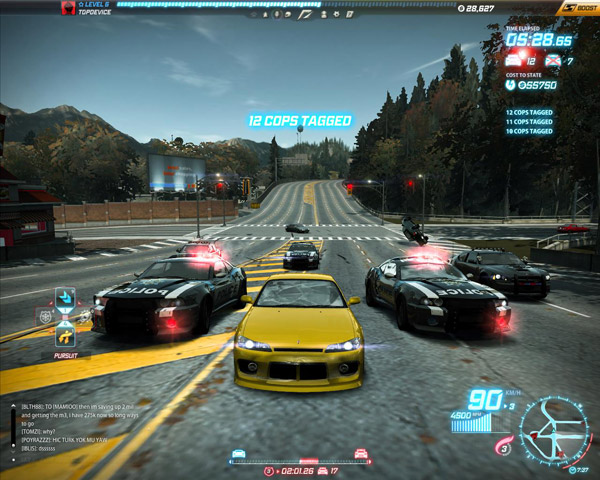Open the top center toolbar icons
This screenshot has height=480, width=600.
[x=299, y=16]
